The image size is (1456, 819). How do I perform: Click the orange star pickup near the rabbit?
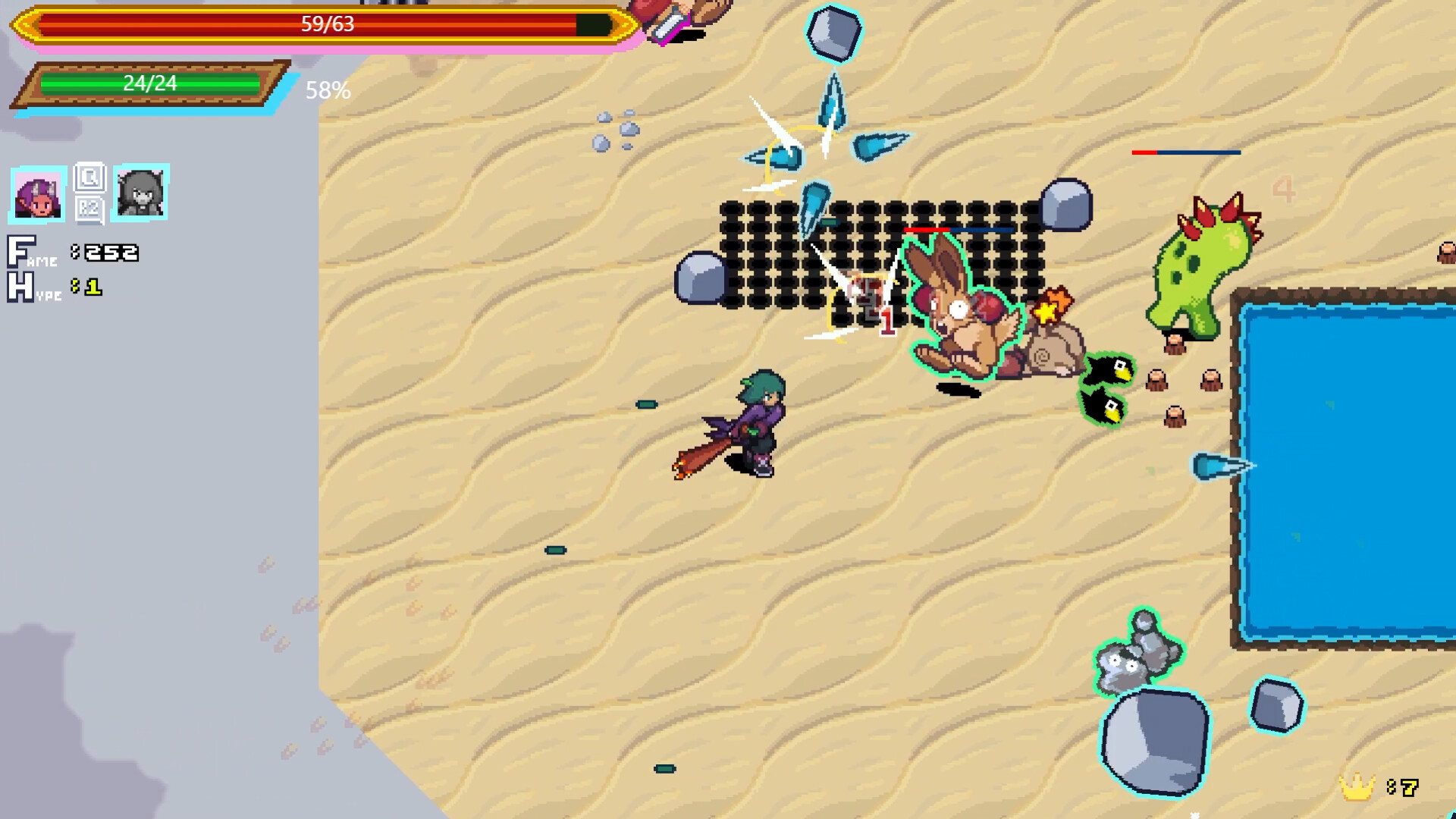click(x=1054, y=305)
